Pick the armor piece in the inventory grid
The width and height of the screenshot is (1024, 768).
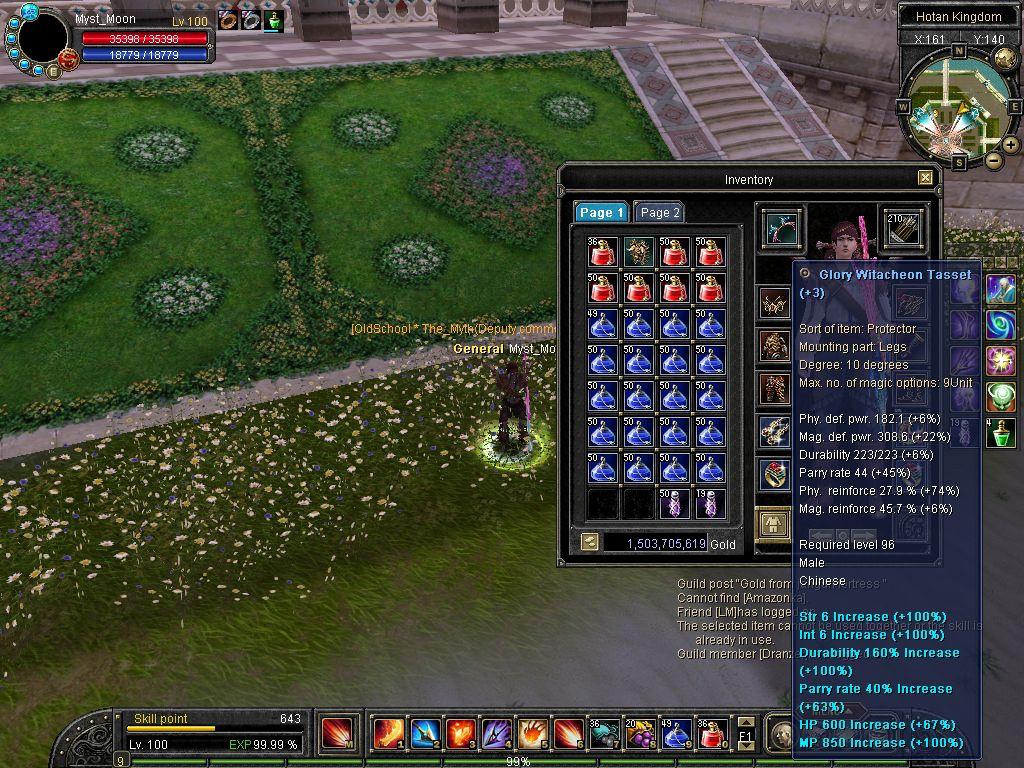click(x=638, y=253)
